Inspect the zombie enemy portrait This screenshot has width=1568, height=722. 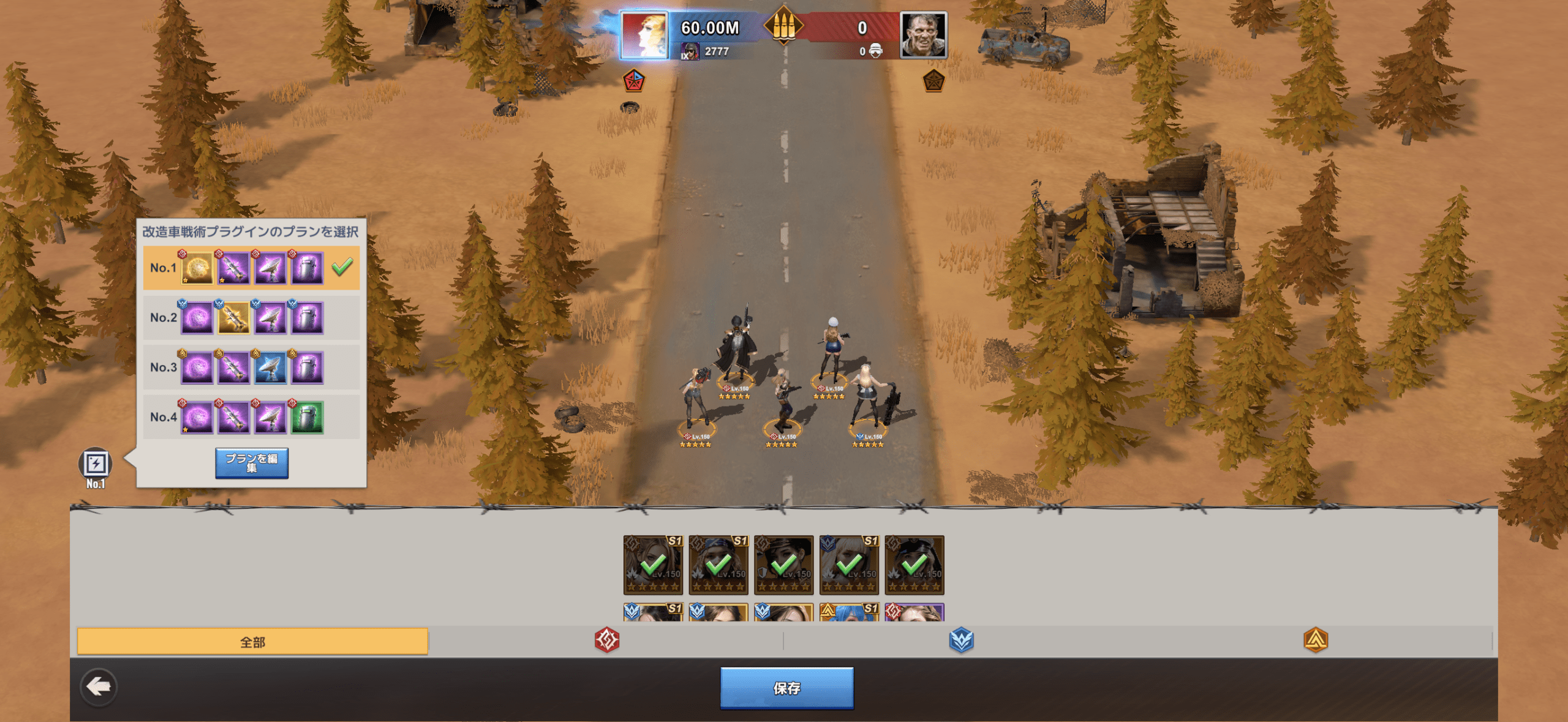tap(923, 36)
